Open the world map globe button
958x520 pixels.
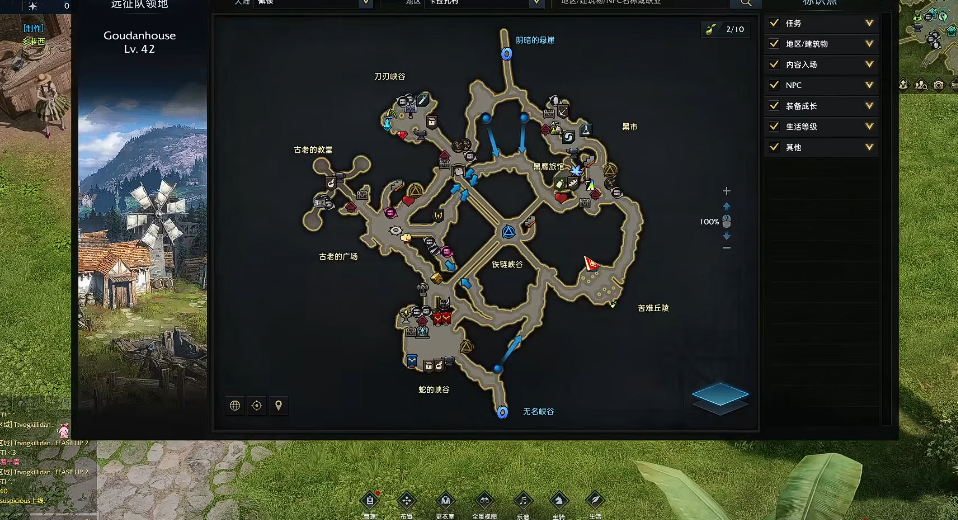[235, 405]
